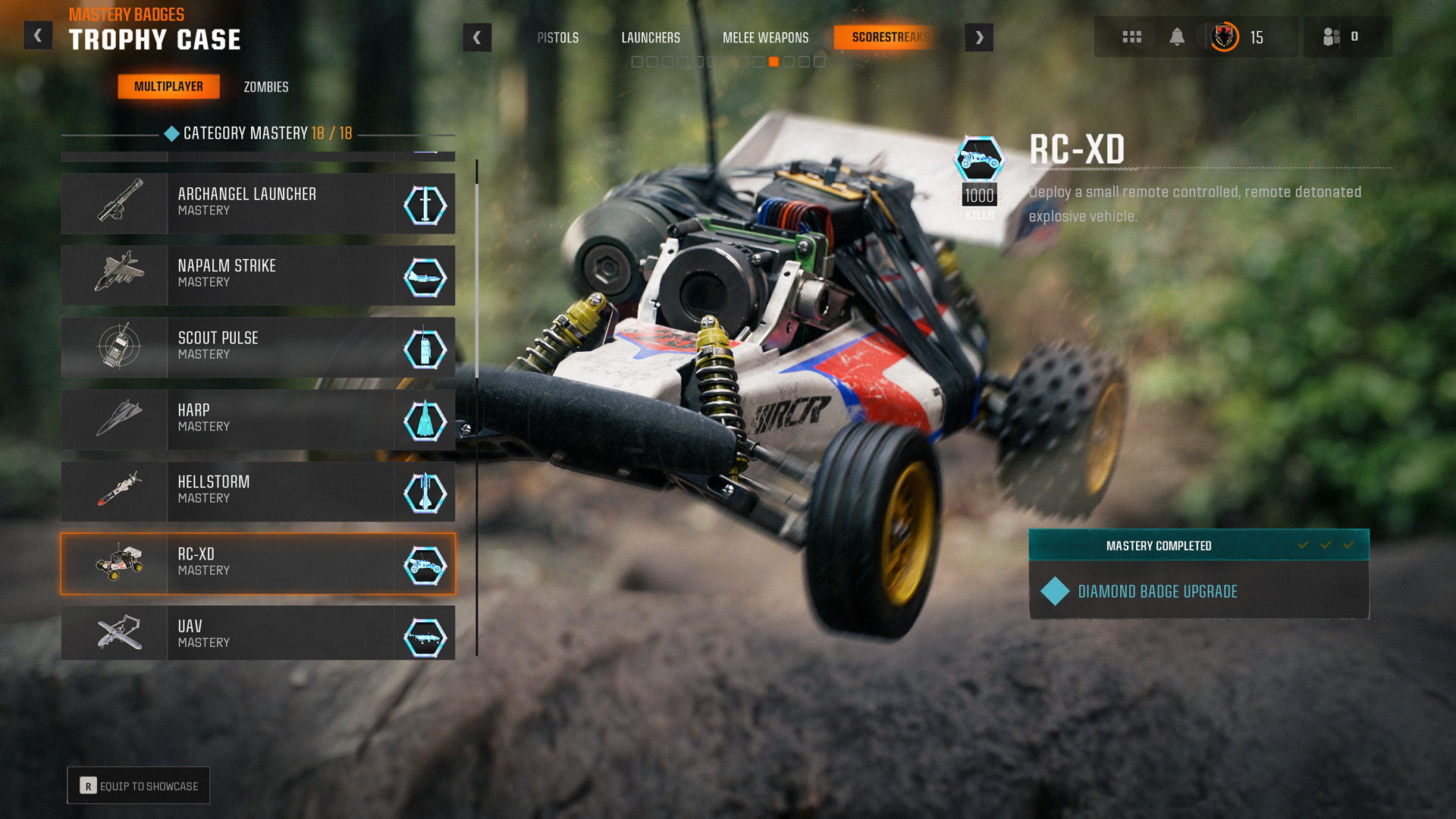Go back using the top-left arrow
1456x819 pixels.
[x=38, y=36]
